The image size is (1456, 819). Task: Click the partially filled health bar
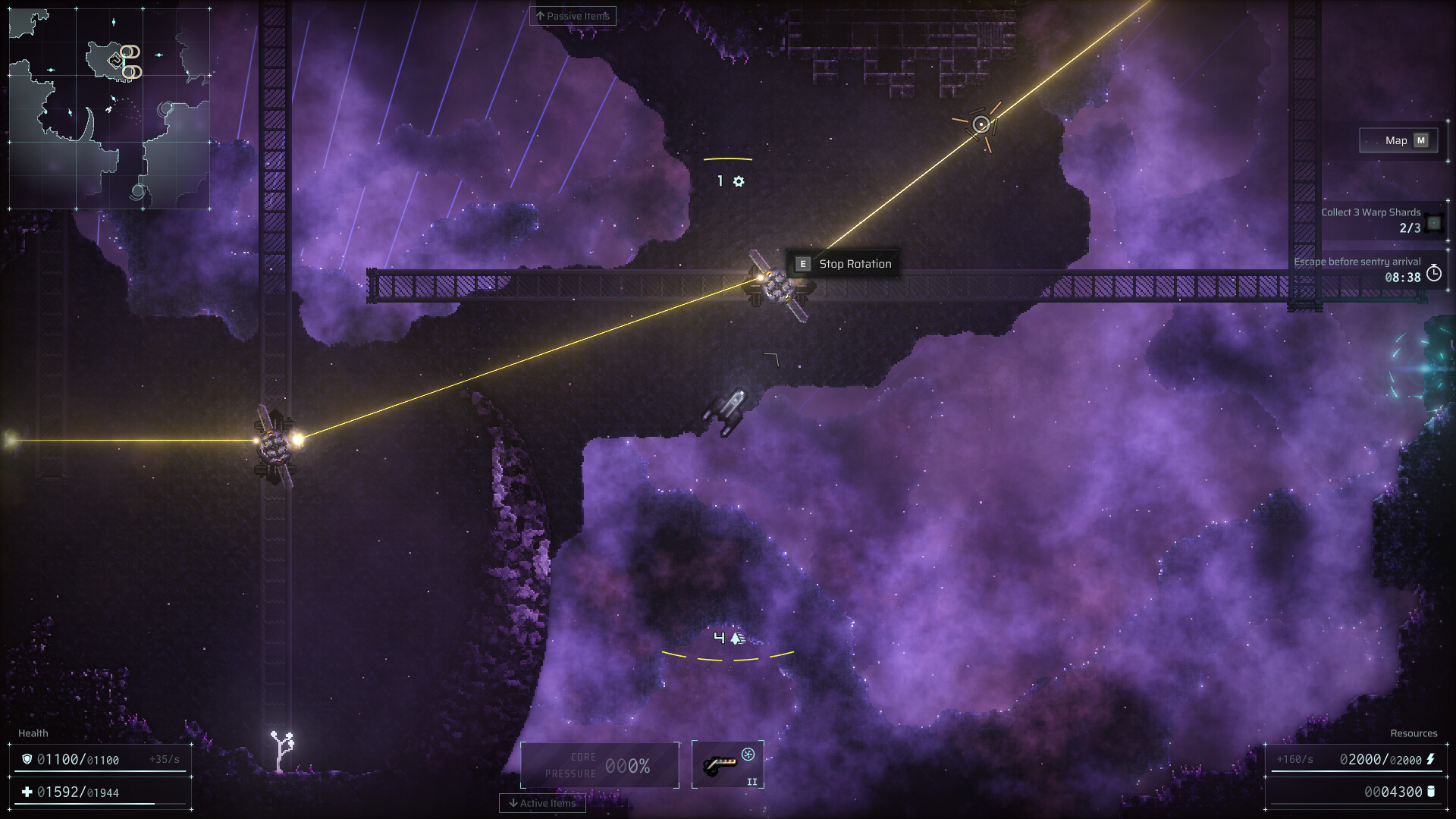tap(83, 803)
